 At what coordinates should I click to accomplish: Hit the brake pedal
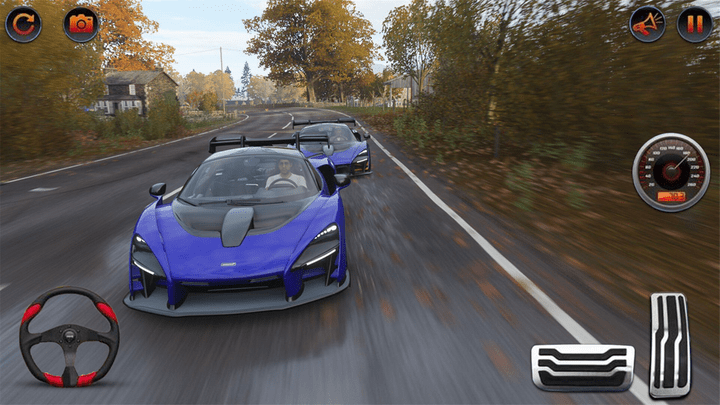click(582, 366)
